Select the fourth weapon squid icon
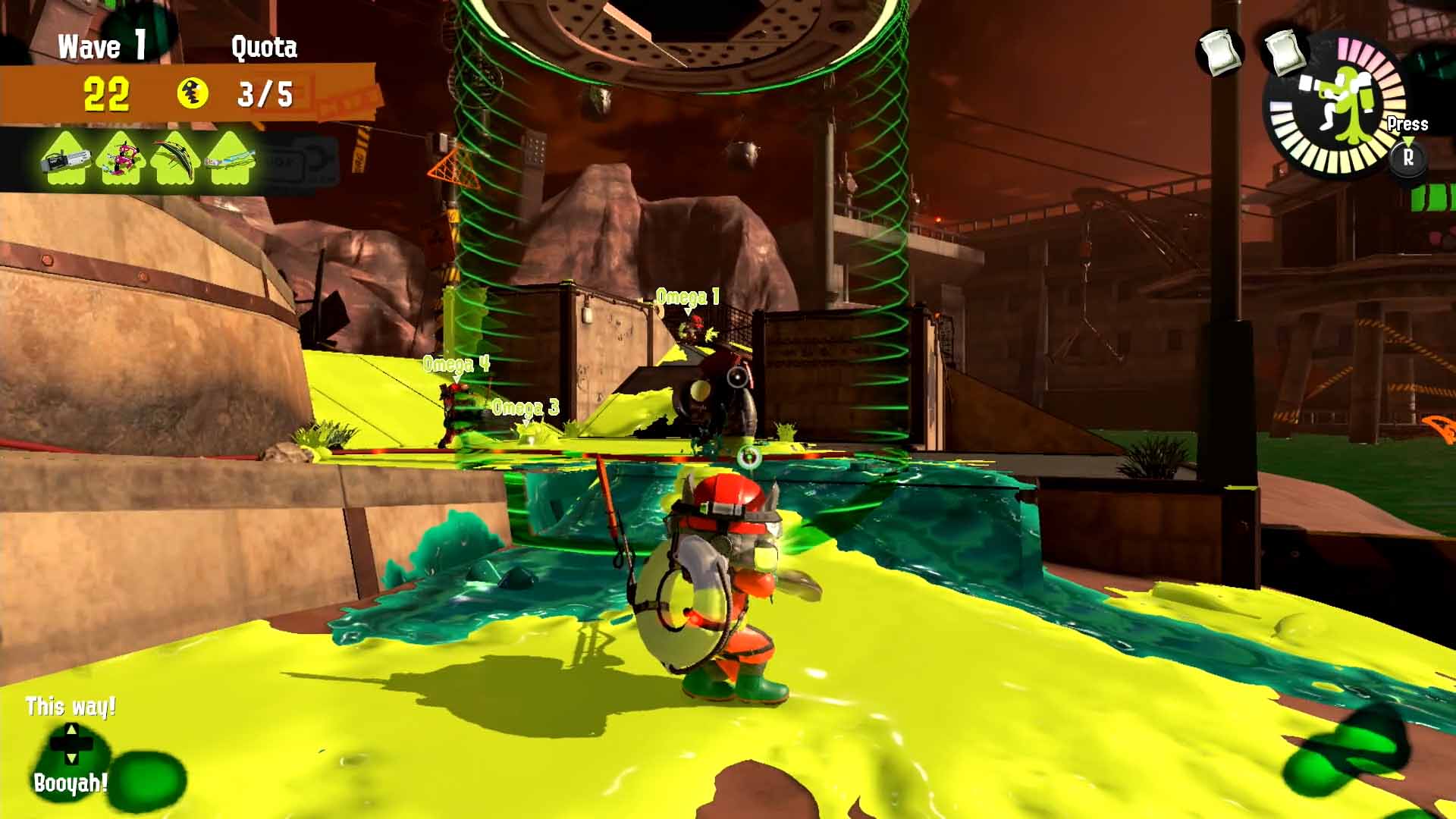The height and width of the screenshot is (819, 1456). (231, 158)
